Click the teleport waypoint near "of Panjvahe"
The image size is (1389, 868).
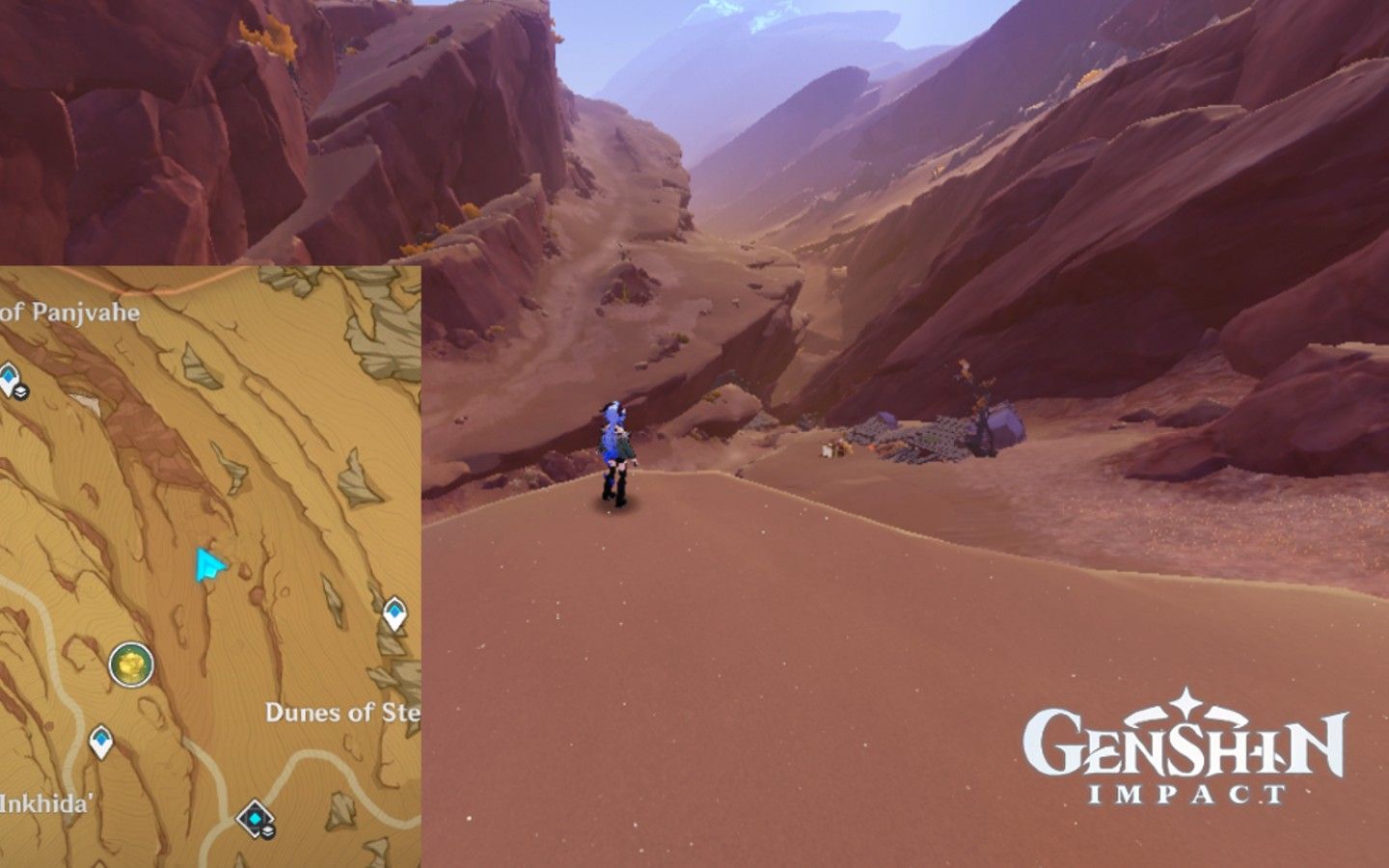pyautogui.click(x=7, y=374)
